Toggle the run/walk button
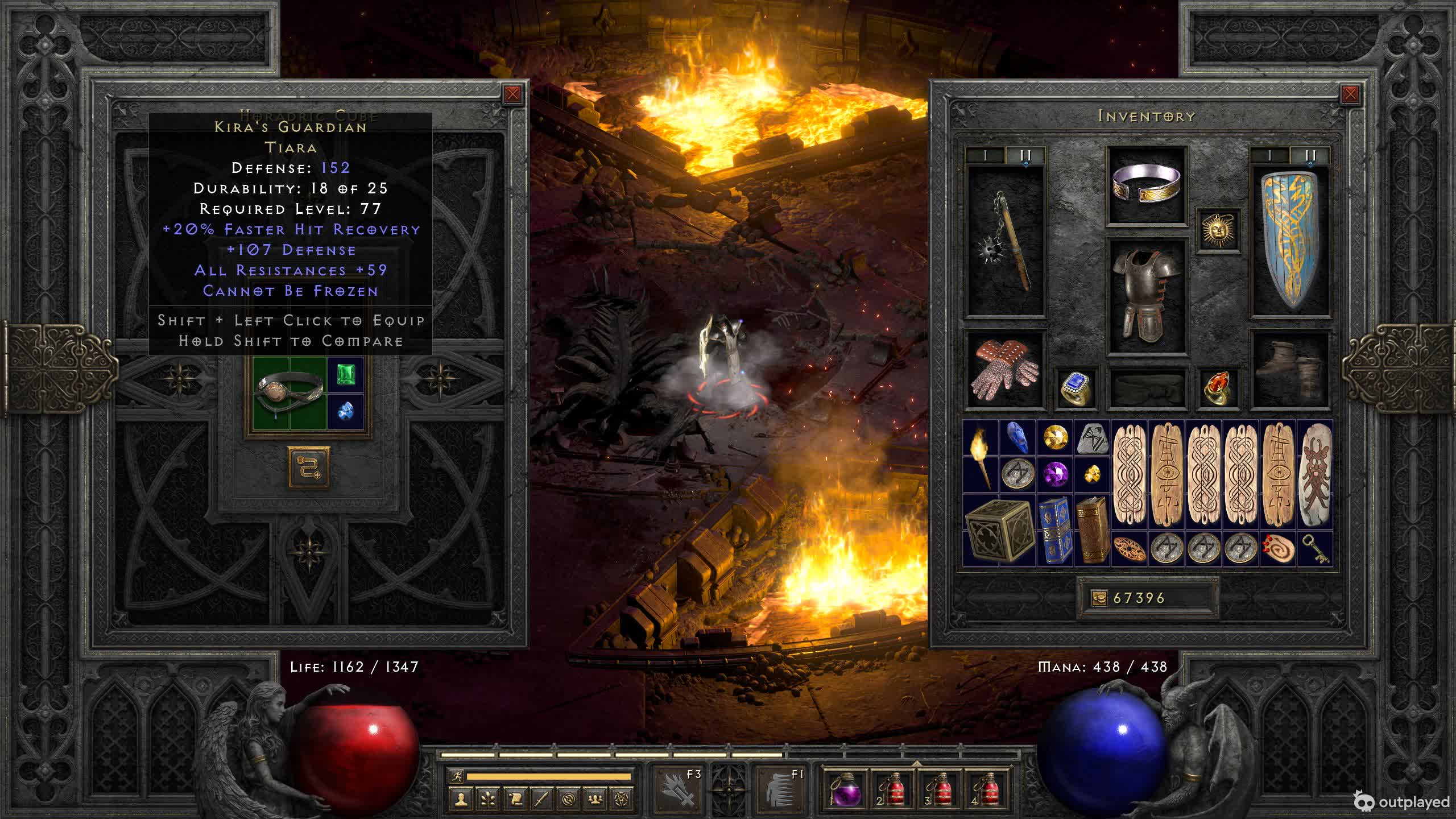 (457, 776)
